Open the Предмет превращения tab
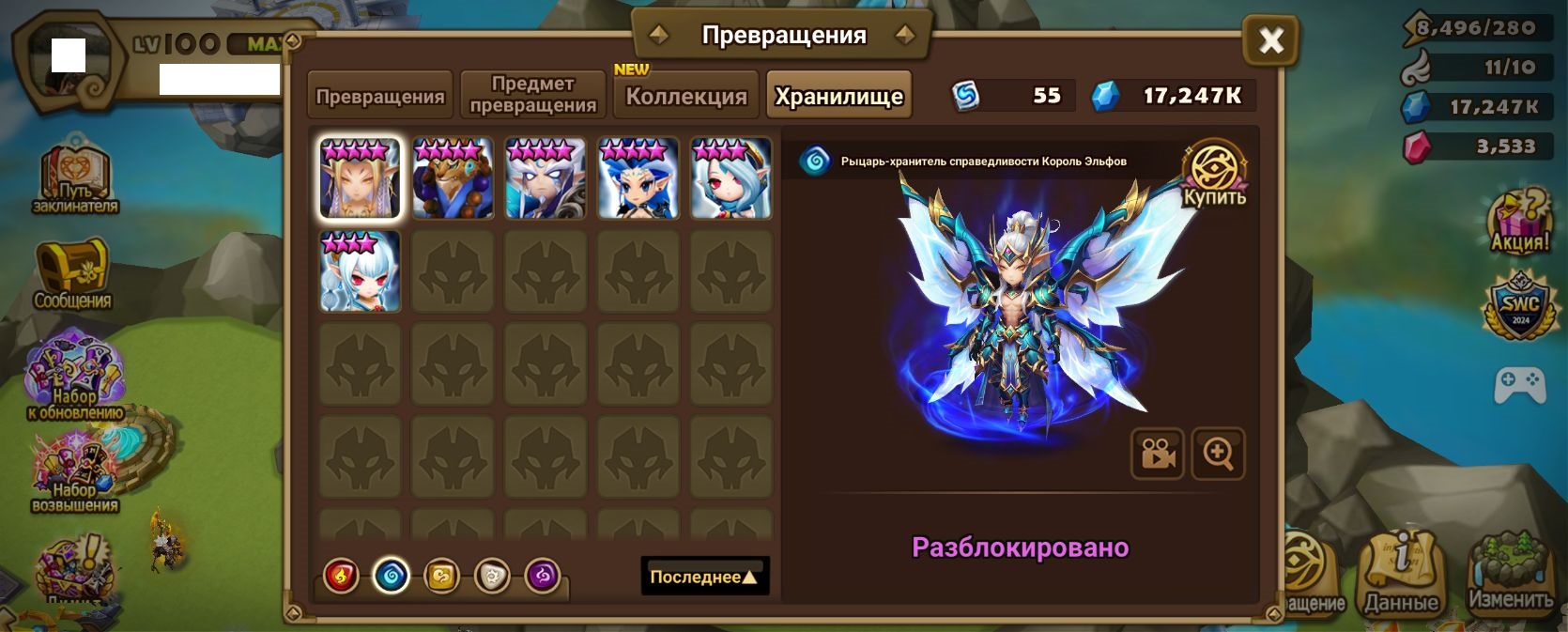This screenshot has height=632, width=1568. point(532,95)
